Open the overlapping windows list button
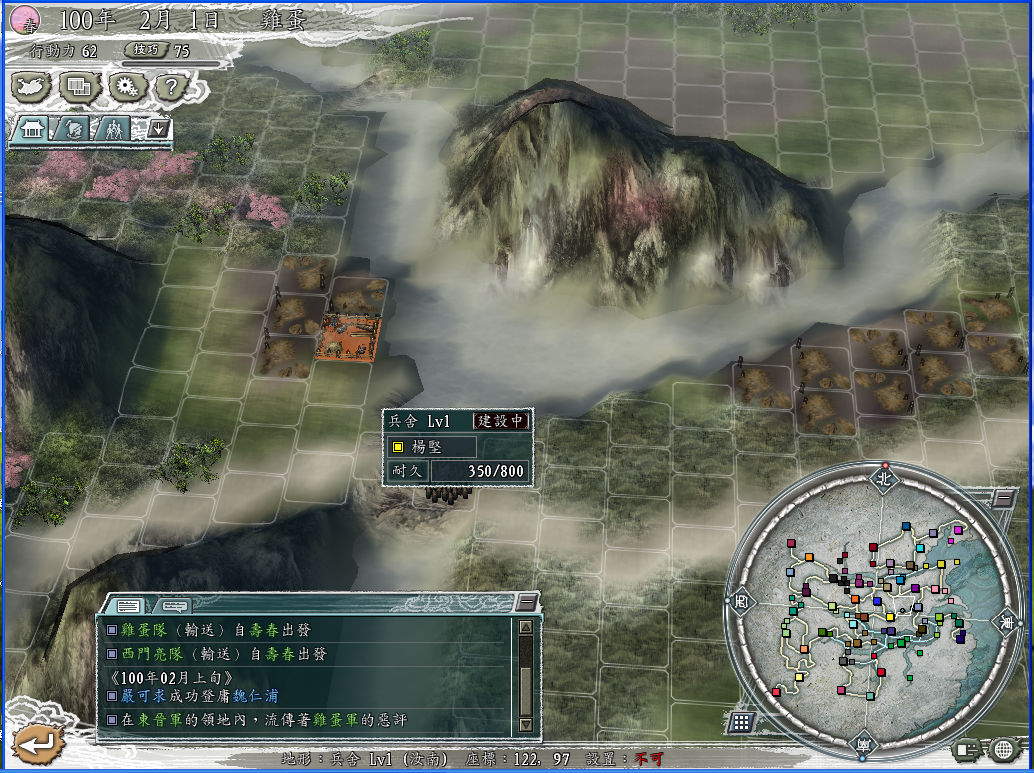 [x=78, y=87]
